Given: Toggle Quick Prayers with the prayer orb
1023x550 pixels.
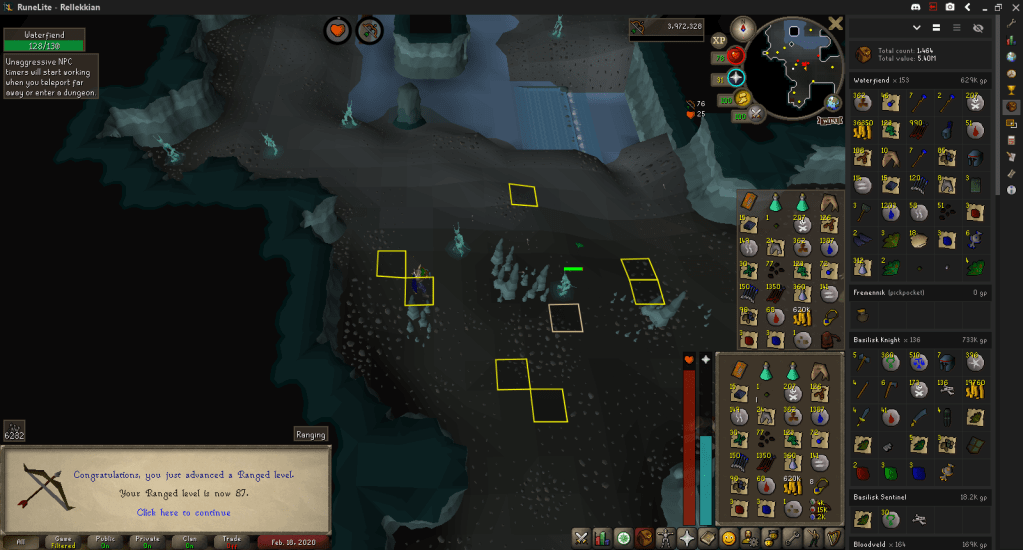Looking at the screenshot, I should pyautogui.click(x=737, y=78).
